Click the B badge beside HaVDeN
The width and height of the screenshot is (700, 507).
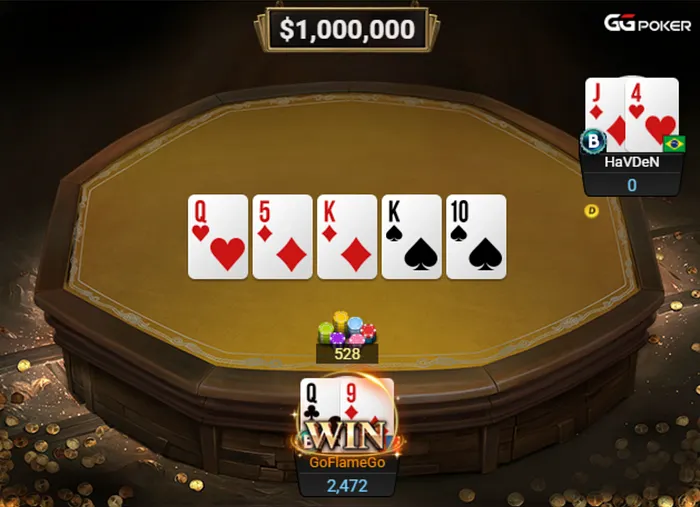(593, 141)
